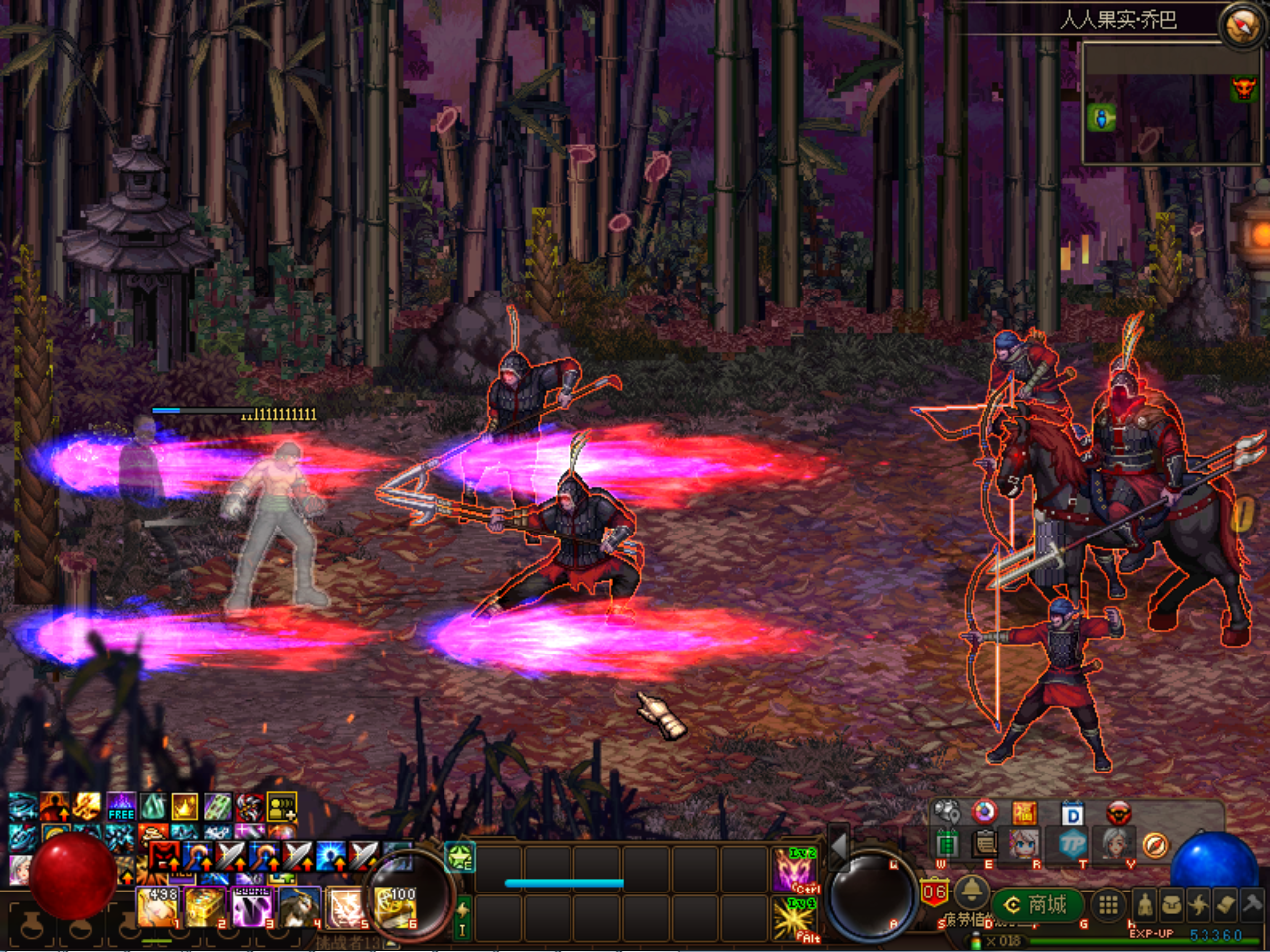Activate the purple flame Ctrl skill

pos(795,871)
